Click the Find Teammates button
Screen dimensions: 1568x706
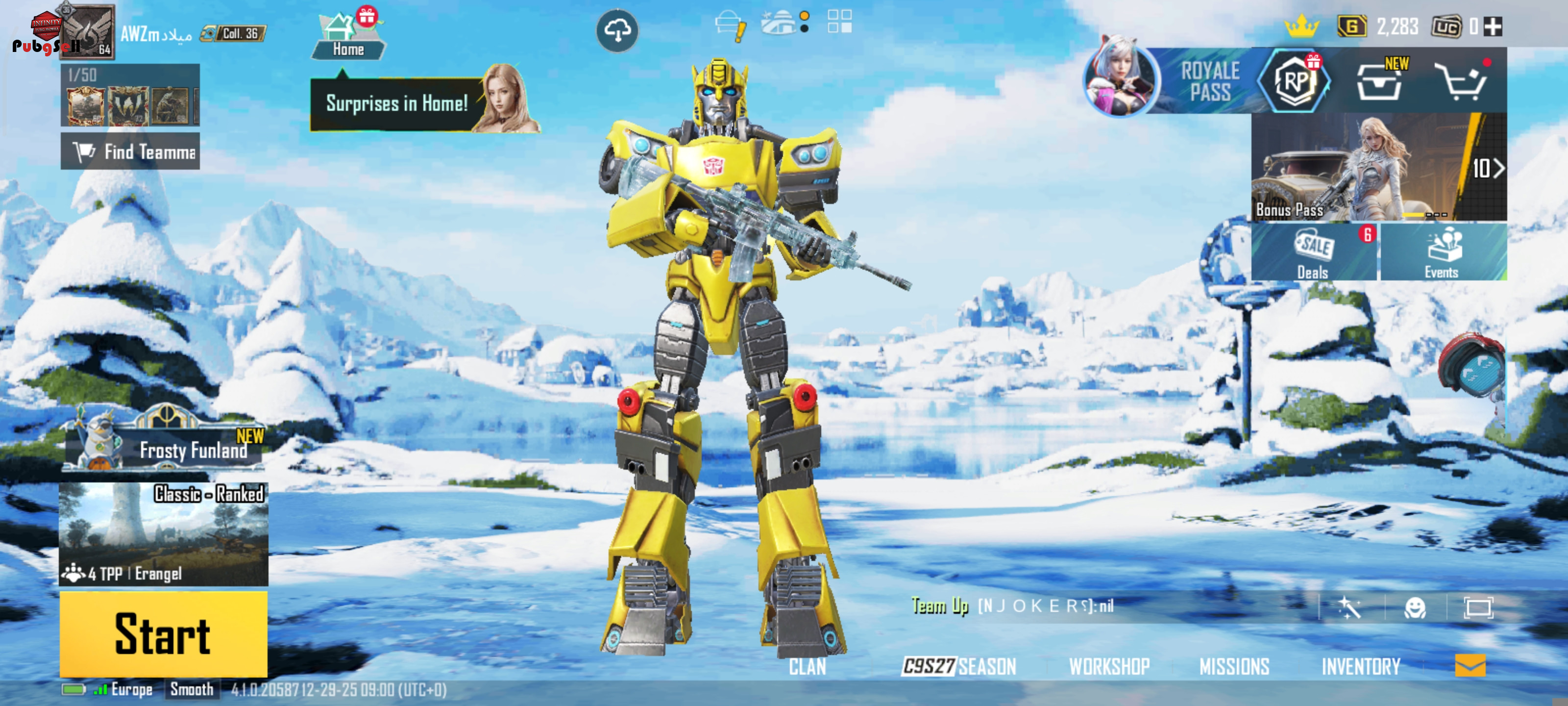click(x=130, y=151)
